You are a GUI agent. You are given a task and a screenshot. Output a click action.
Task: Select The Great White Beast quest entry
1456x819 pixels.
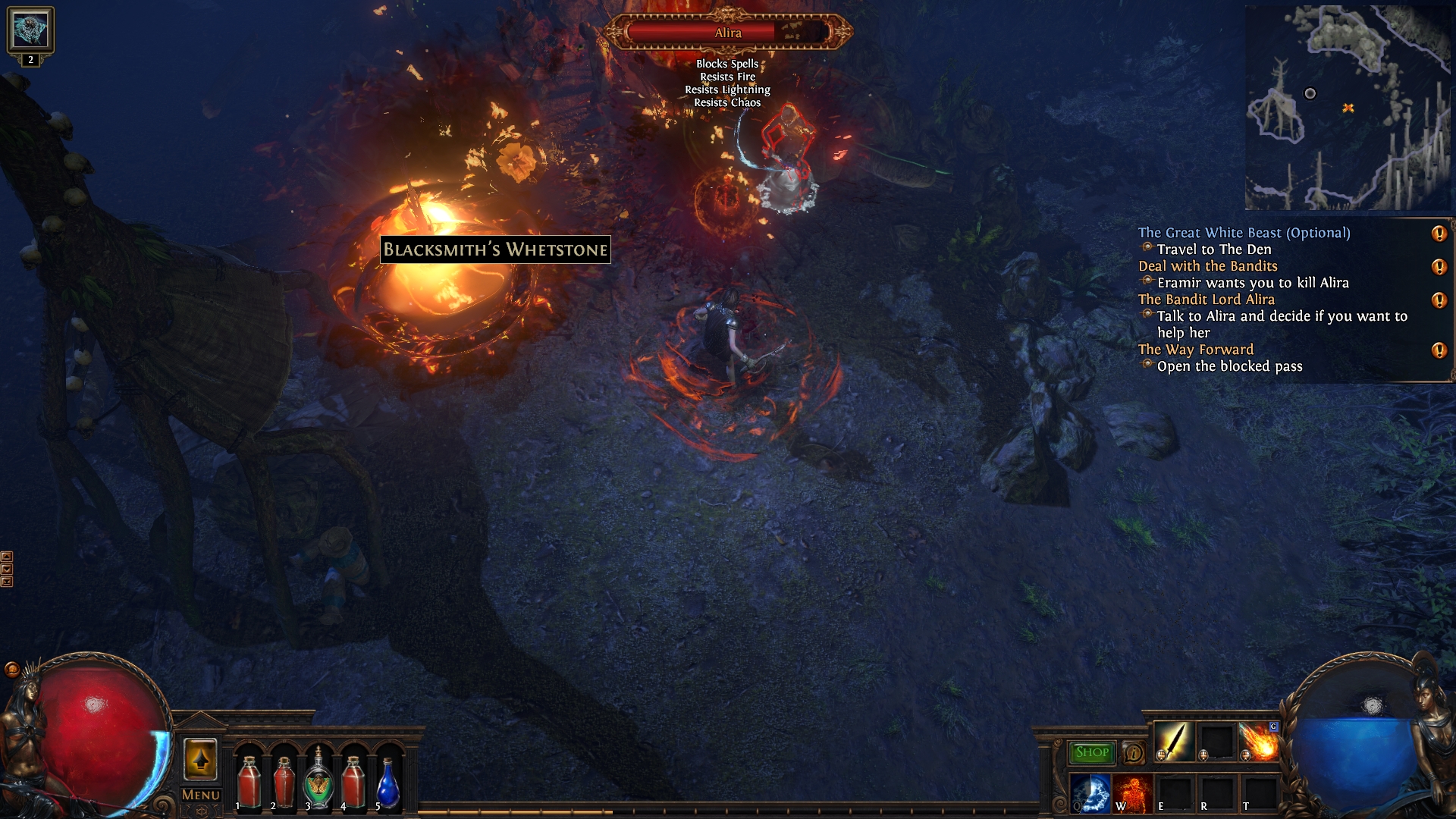pyautogui.click(x=1244, y=233)
